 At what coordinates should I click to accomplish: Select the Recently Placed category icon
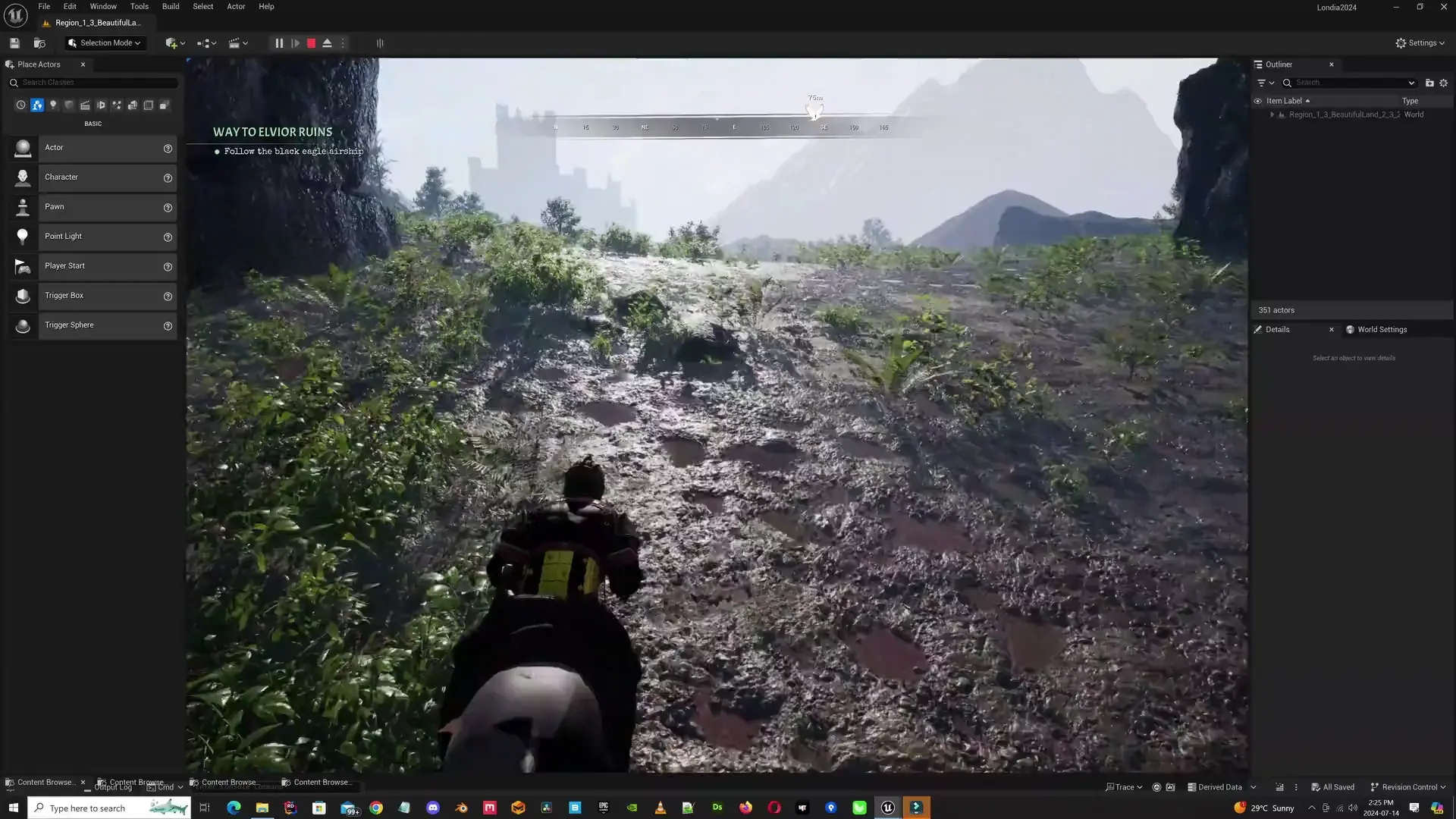pyautogui.click(x=20, y=105)
